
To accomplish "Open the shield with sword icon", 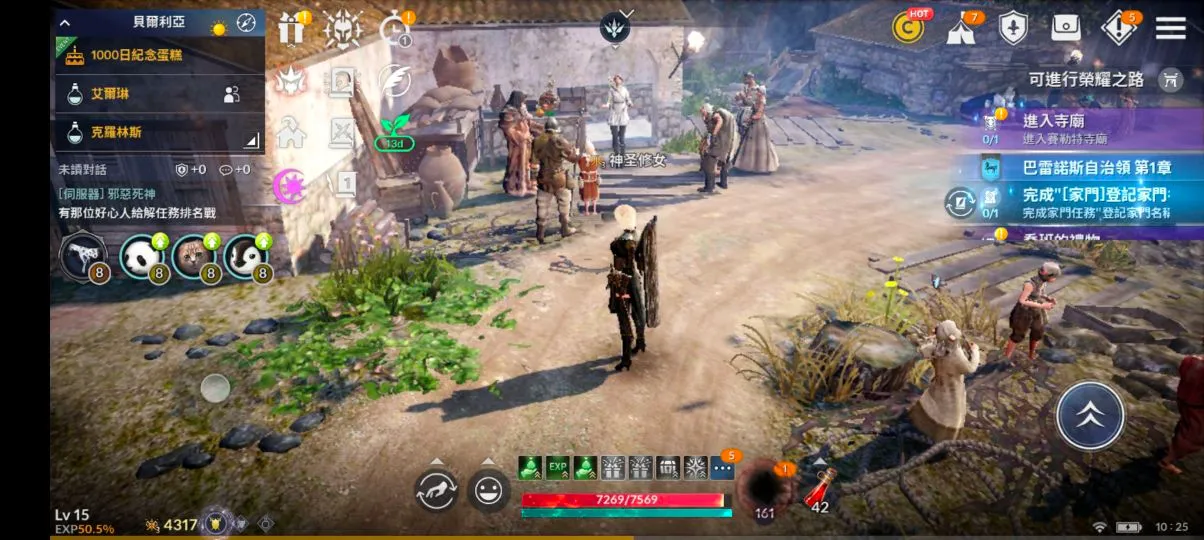I will tap(1014, 28).
